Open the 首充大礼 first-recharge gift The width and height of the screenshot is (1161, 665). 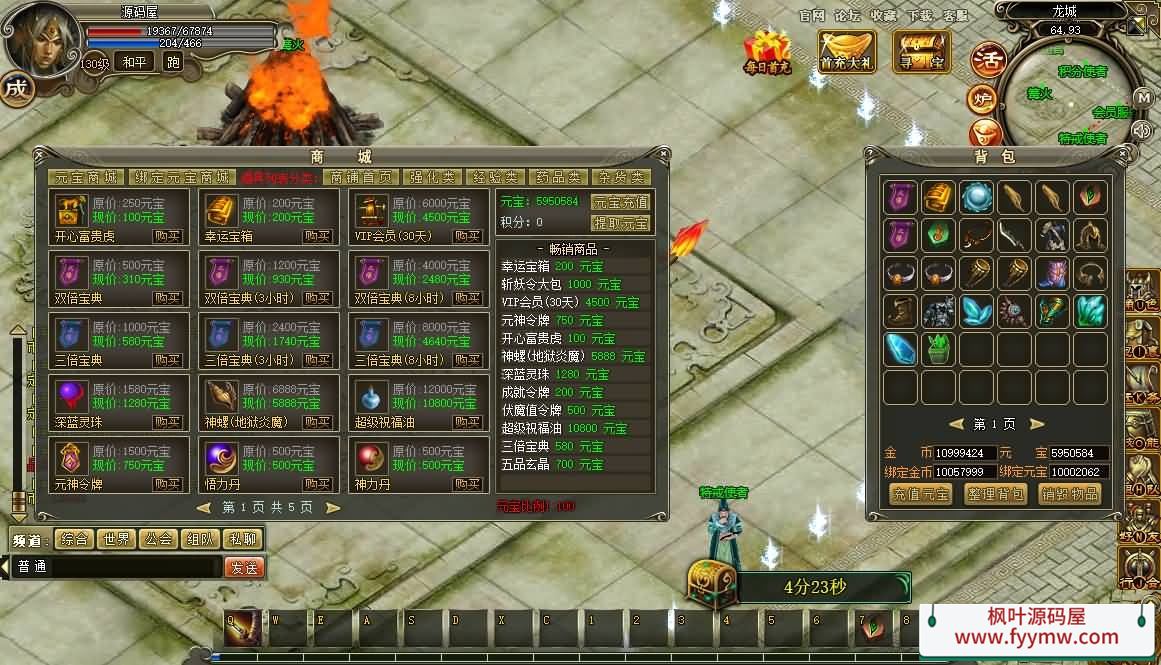[847, 51]
